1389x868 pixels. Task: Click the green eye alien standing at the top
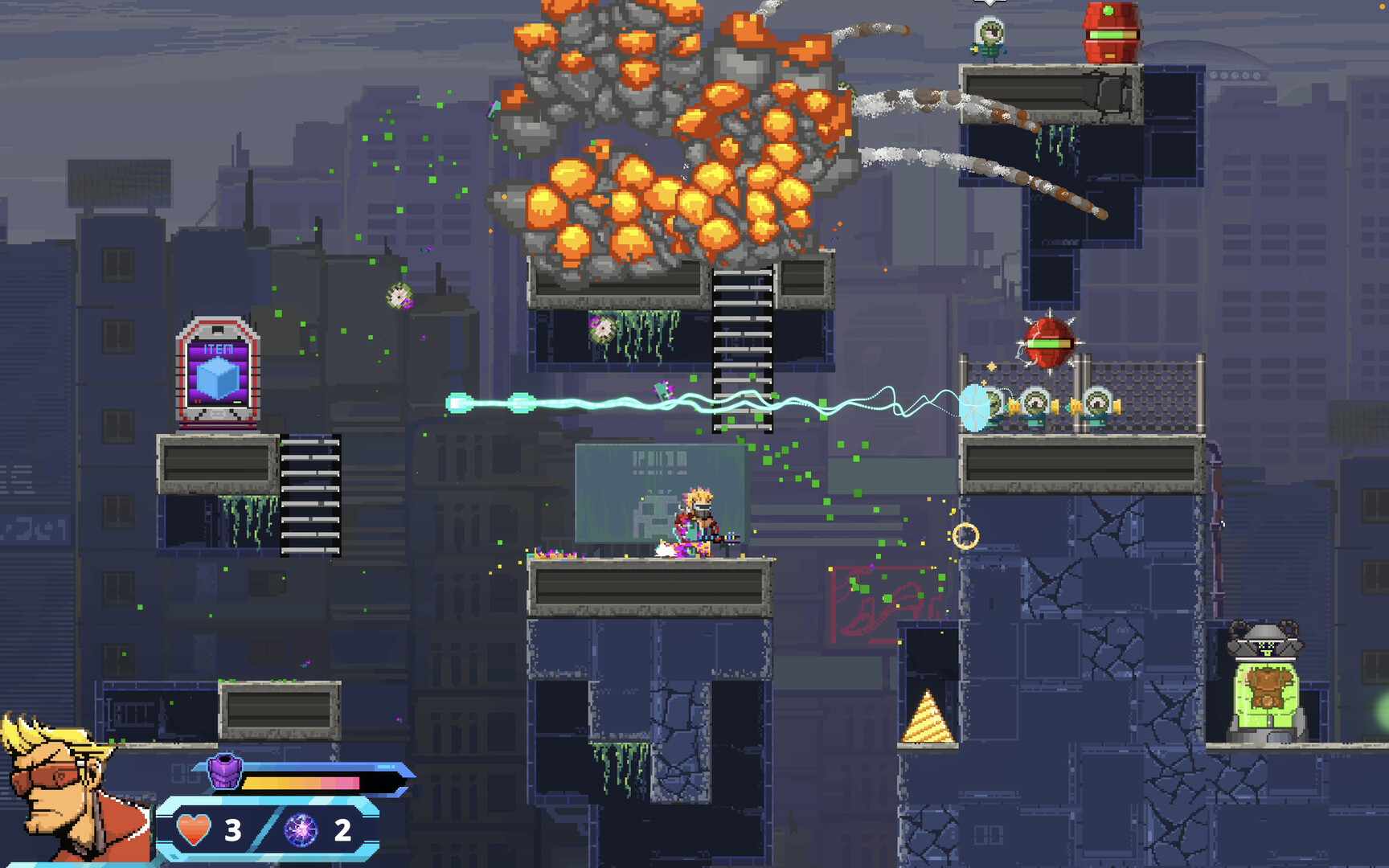pyautogui.click(x=990, y=34)
